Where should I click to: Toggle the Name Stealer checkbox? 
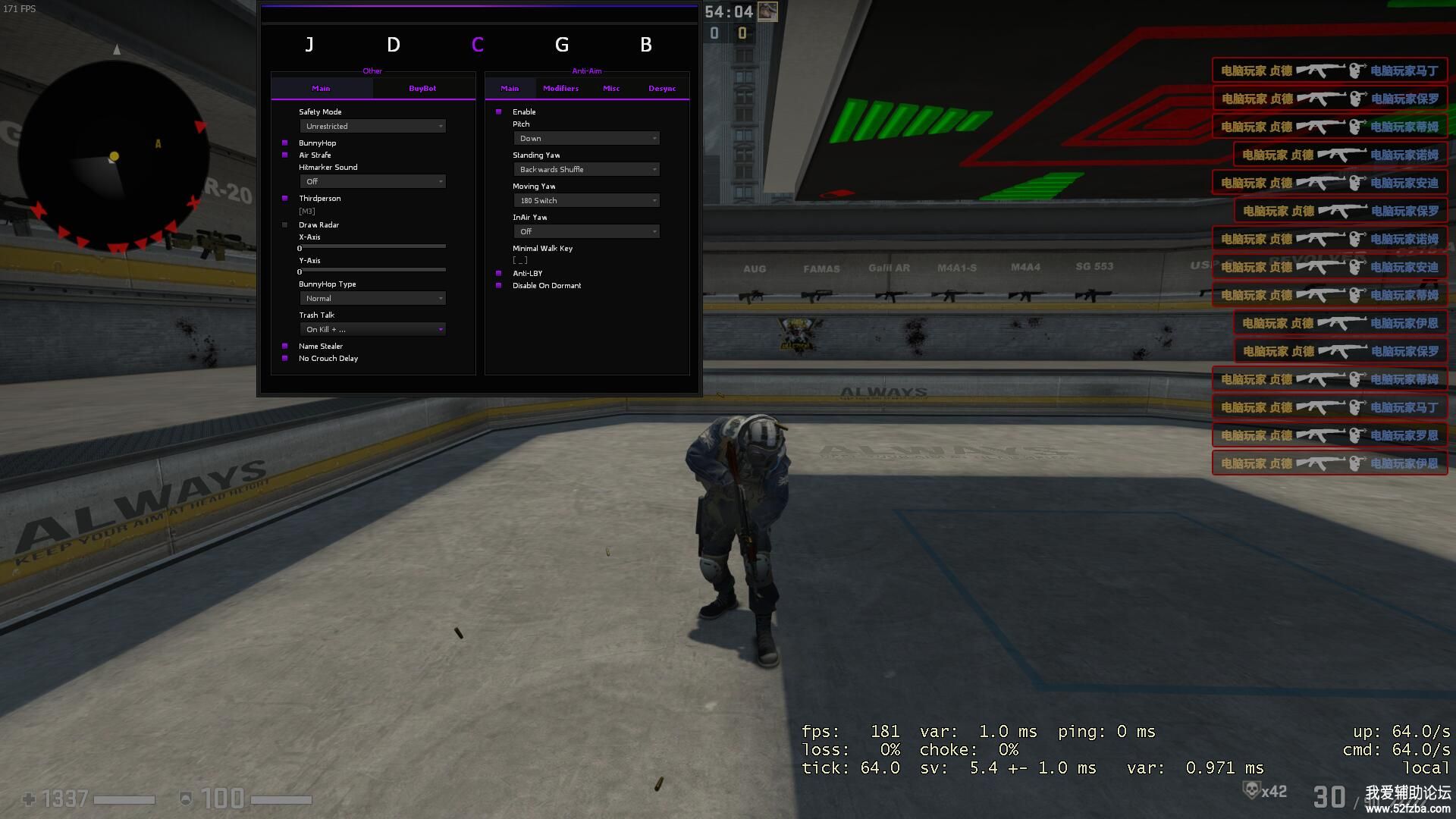click(x=285, y=347)
